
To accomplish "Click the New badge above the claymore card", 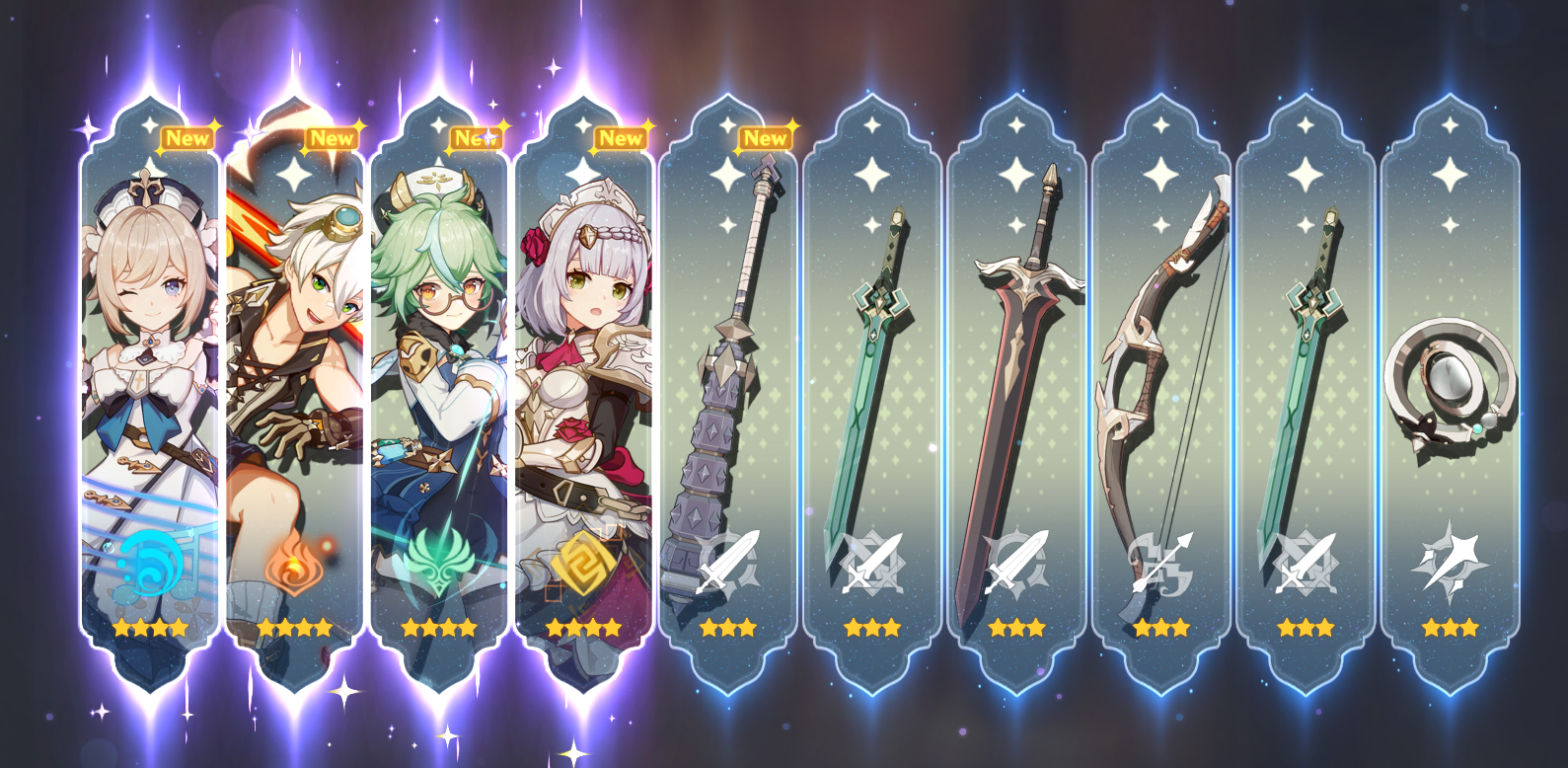I will (766, 139).
